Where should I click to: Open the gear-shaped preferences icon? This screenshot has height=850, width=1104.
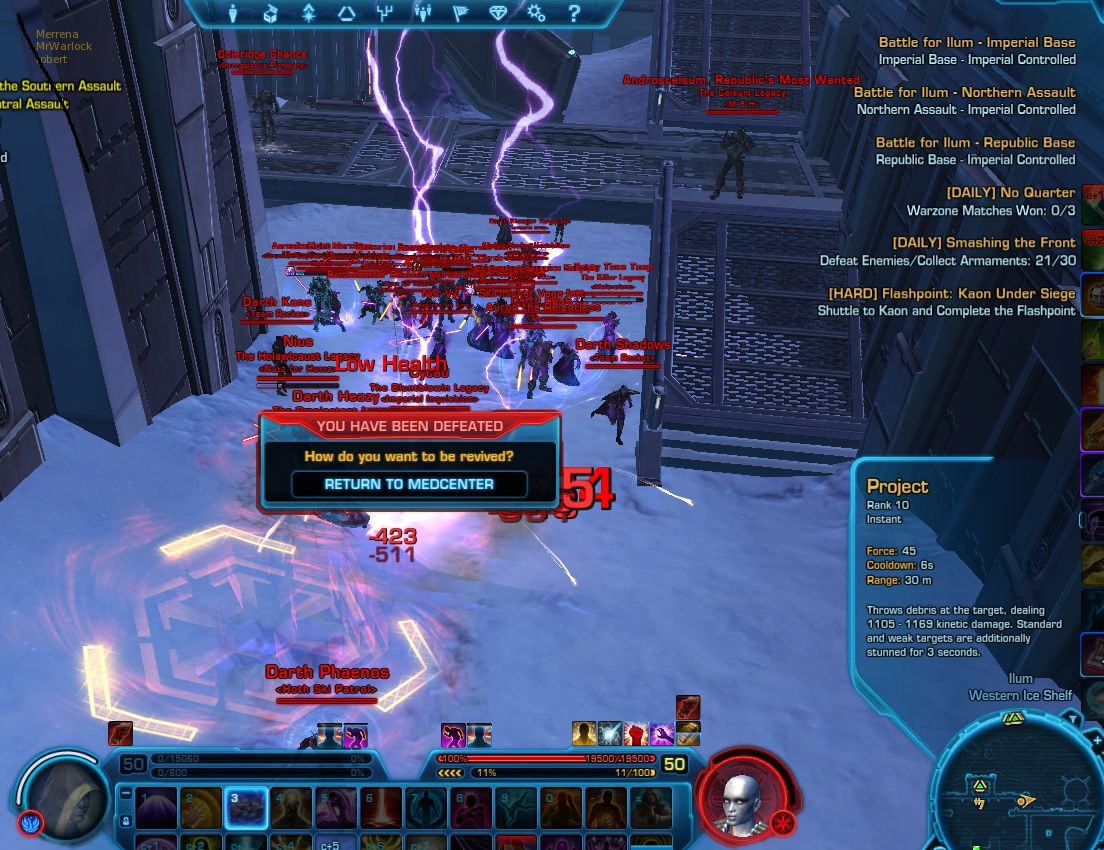(536, 14)
